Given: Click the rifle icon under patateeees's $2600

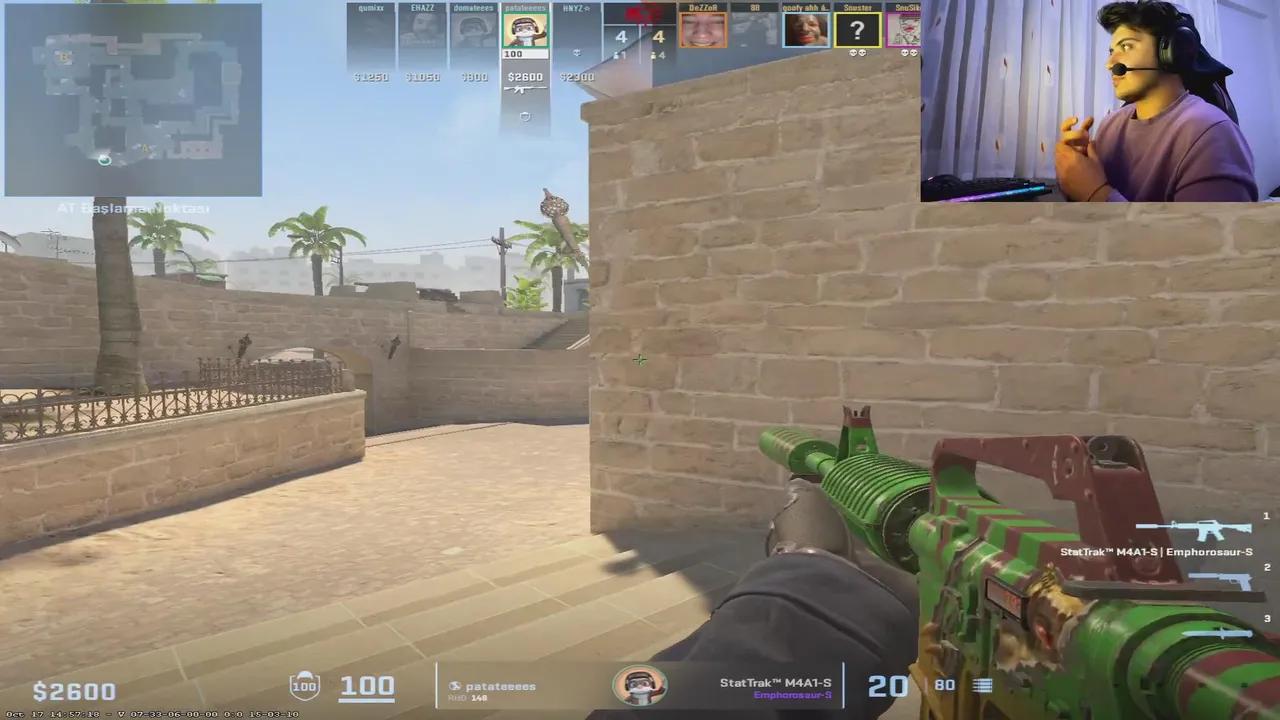Looking at the screenshot, I should point(524,87).
